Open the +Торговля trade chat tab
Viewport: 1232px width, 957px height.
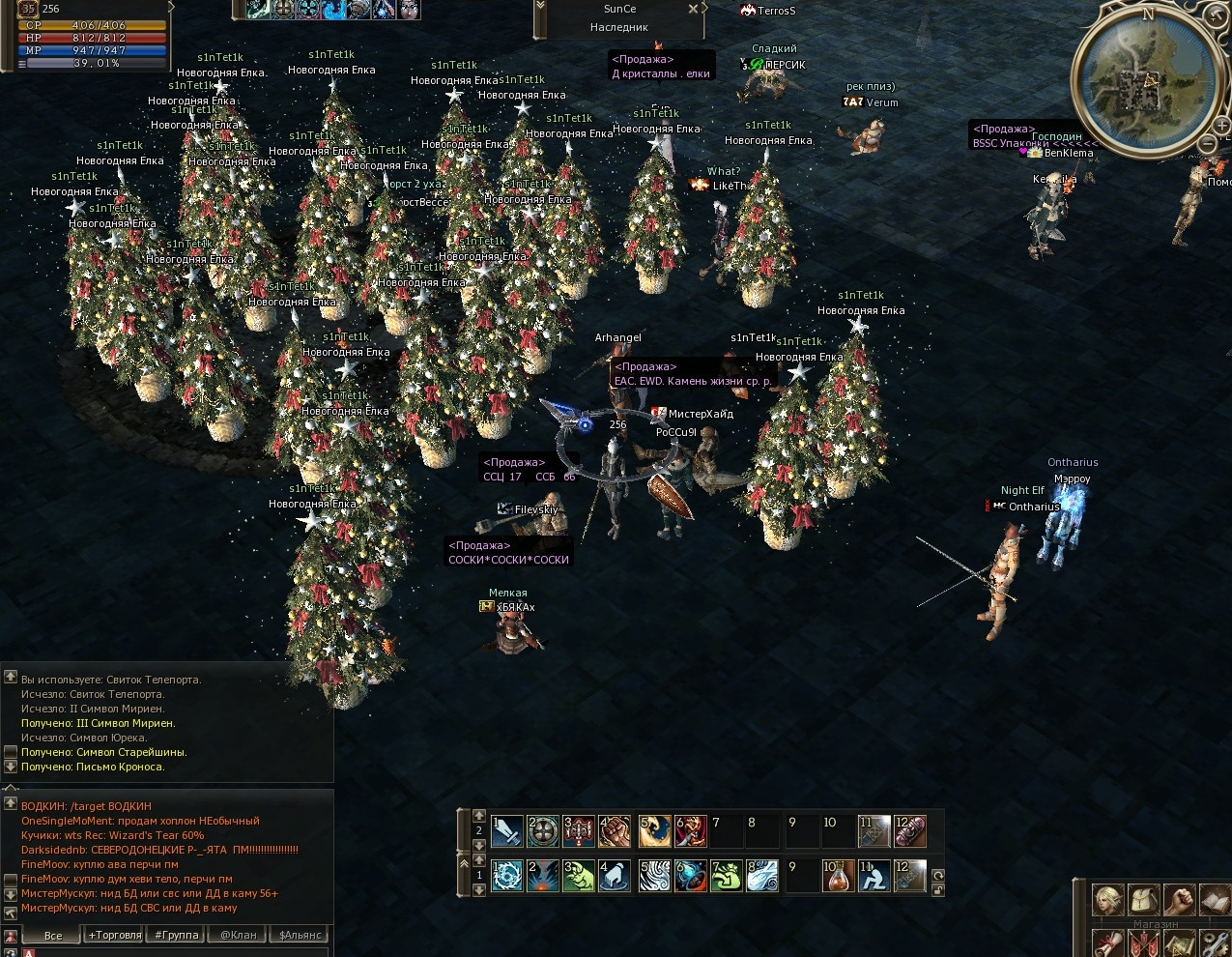point(114,935)
